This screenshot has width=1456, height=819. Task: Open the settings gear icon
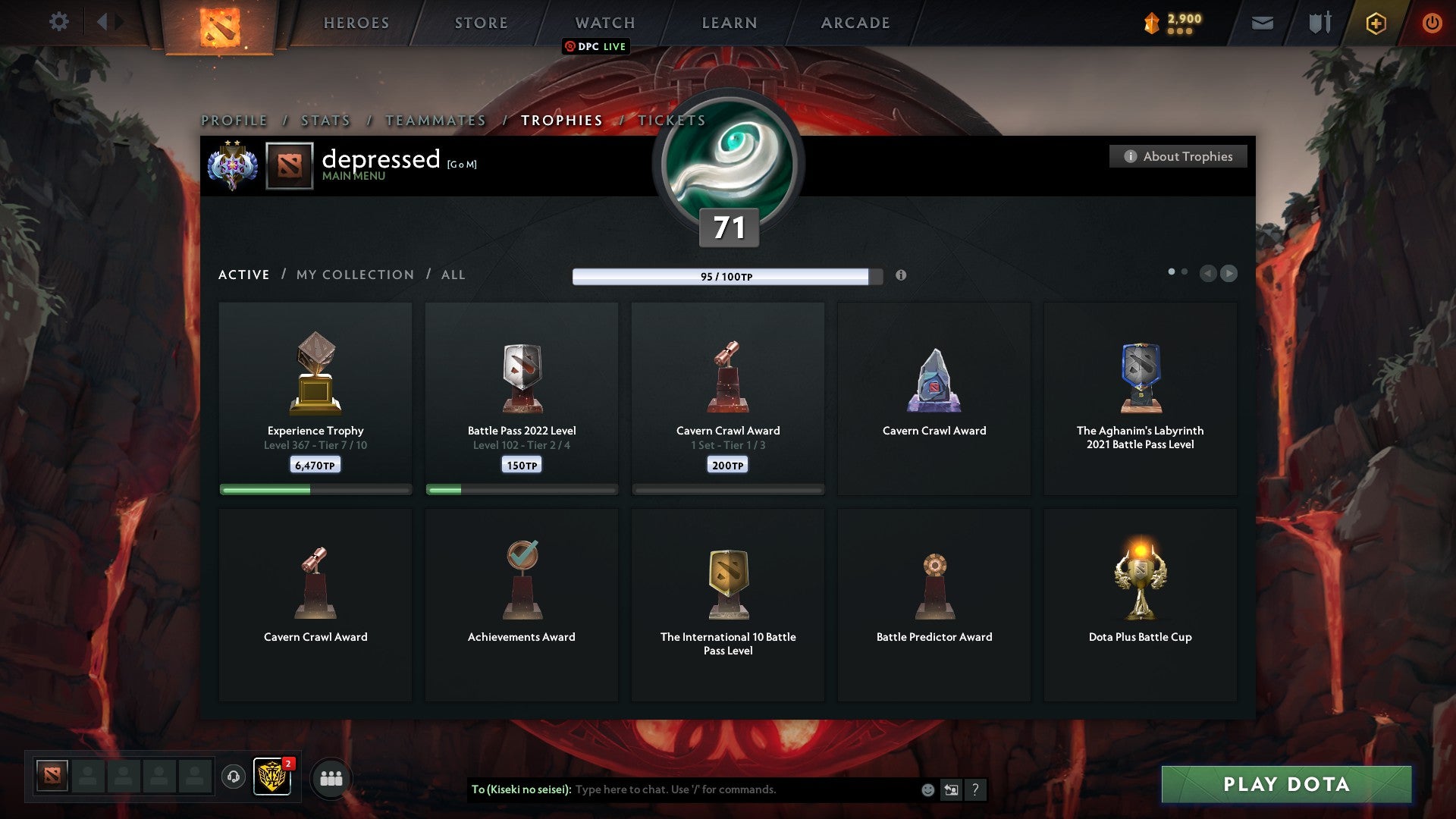[59, 22]
